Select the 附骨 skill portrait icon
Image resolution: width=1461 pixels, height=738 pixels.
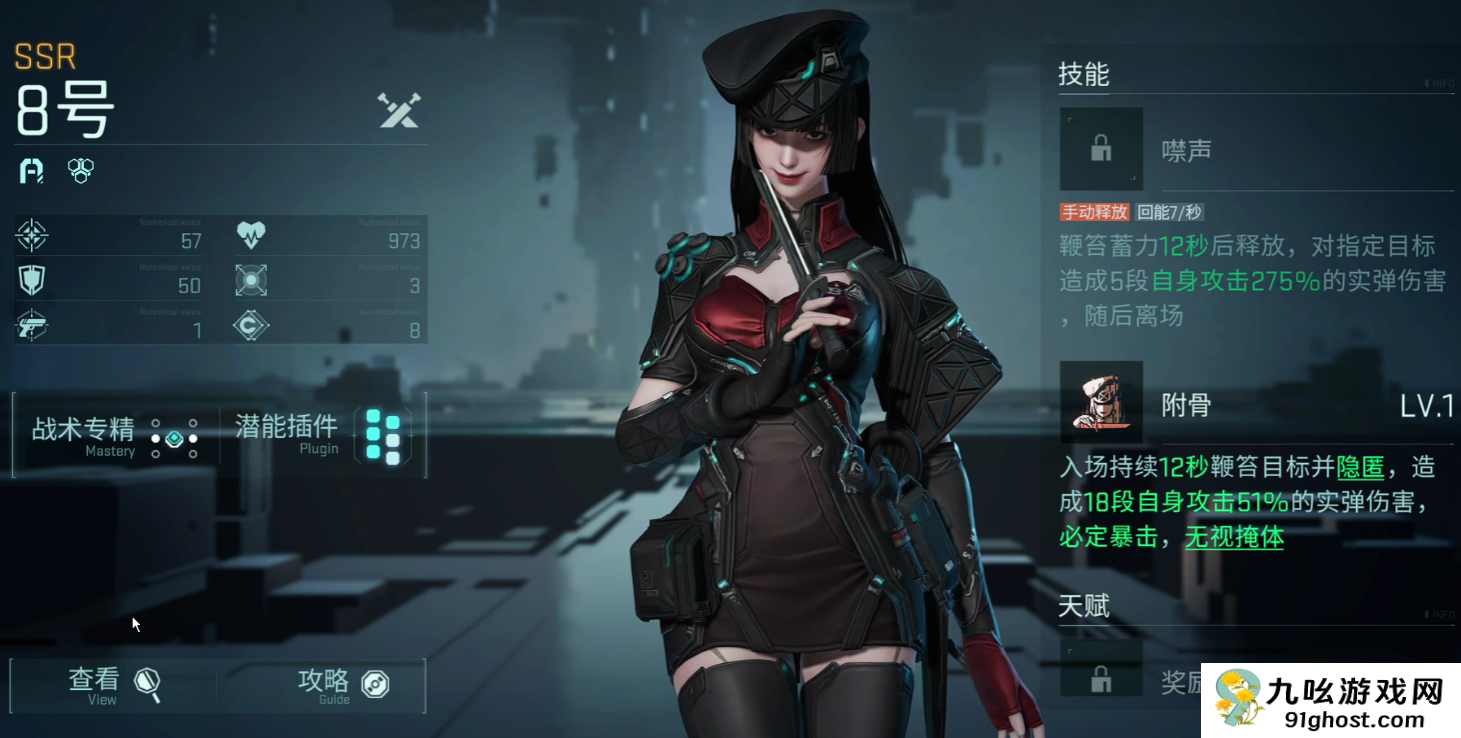point(1101,403)
